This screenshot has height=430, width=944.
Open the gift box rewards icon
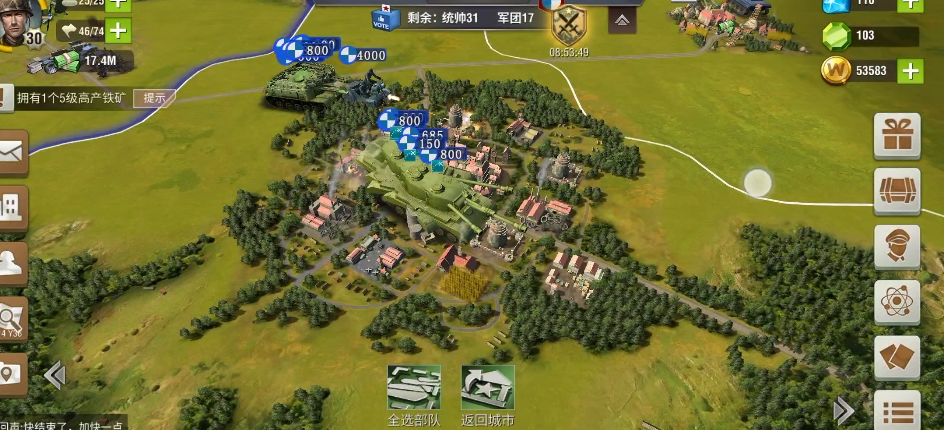pos(897,137)
